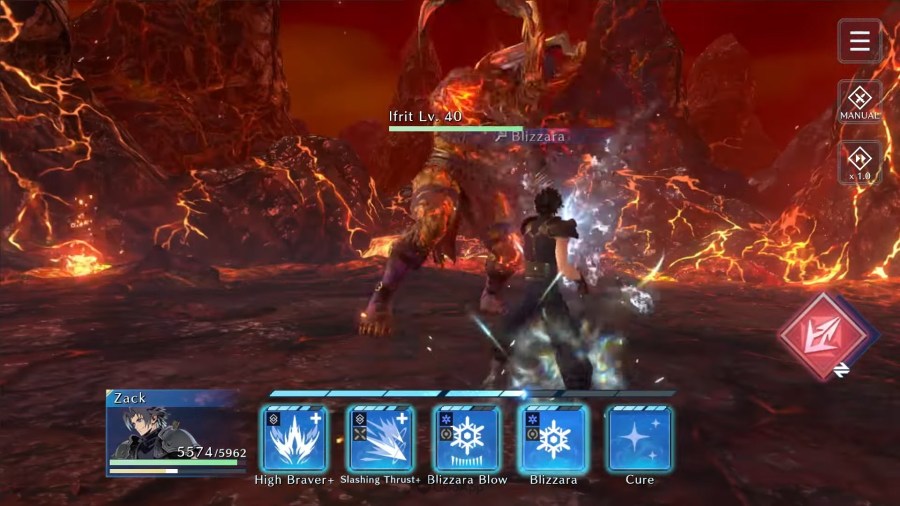Change the x1.0 battle speed
900x506 pixels.
click(x=859, y=162)
